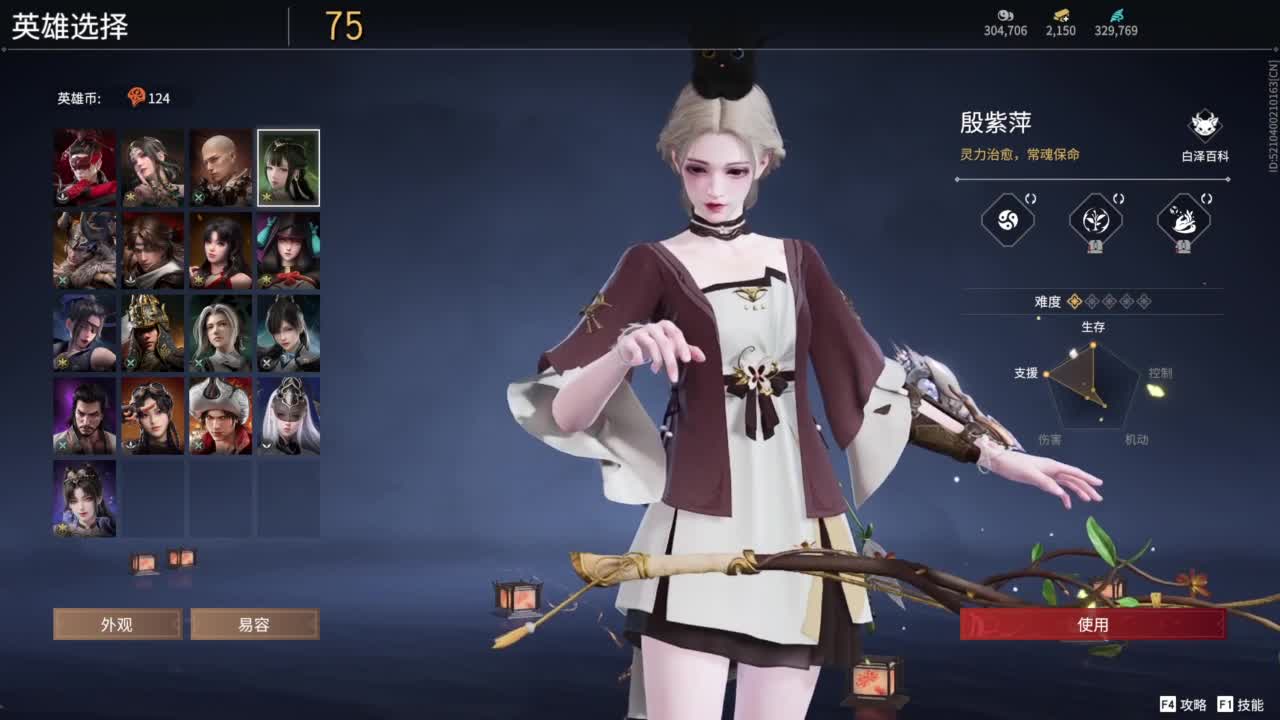The image size is (1280, 720).
Task: Expand the chevron on the armored hero portrait
Action: [267, 445]
